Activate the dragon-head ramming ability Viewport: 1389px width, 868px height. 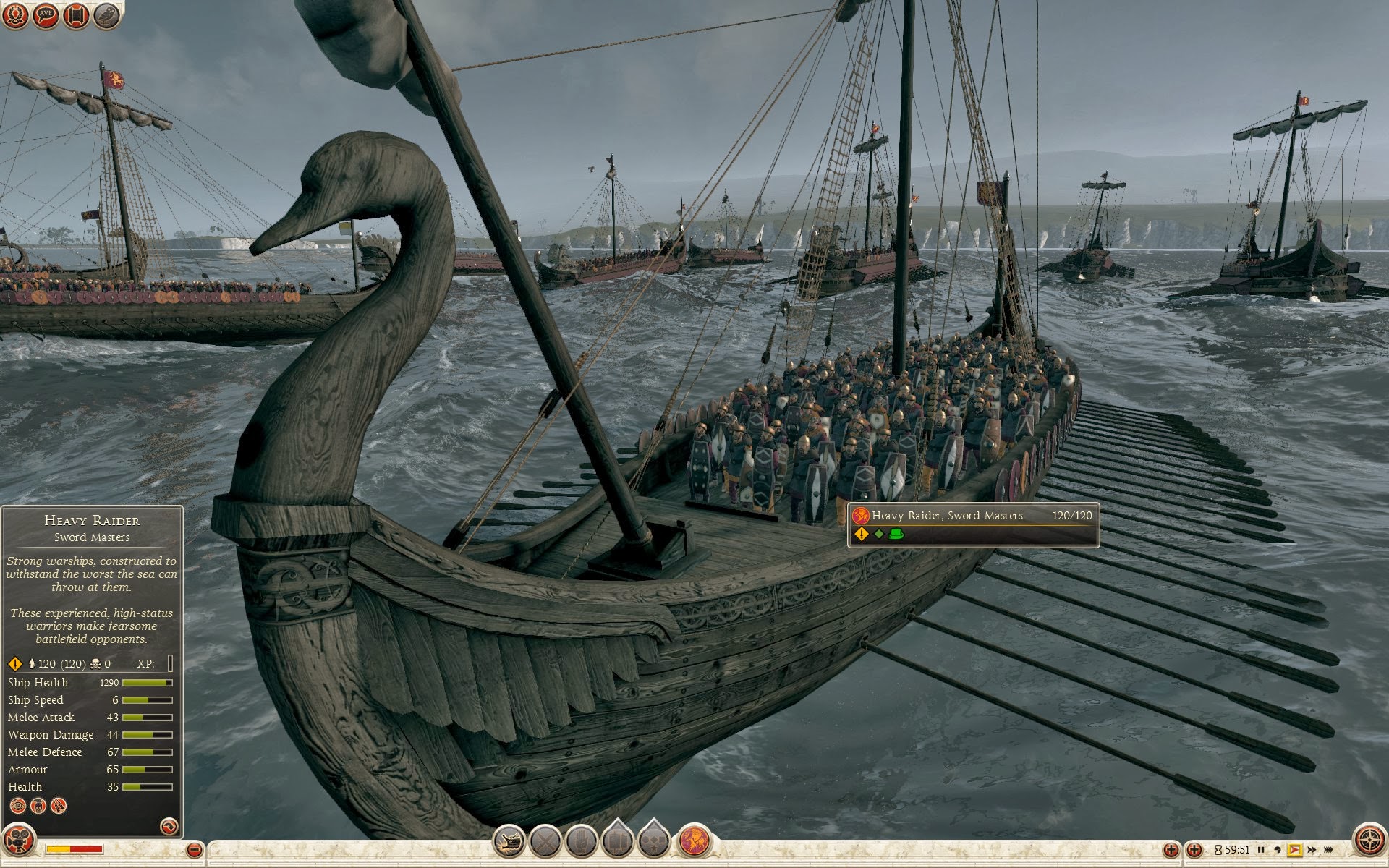pos(509,841)
